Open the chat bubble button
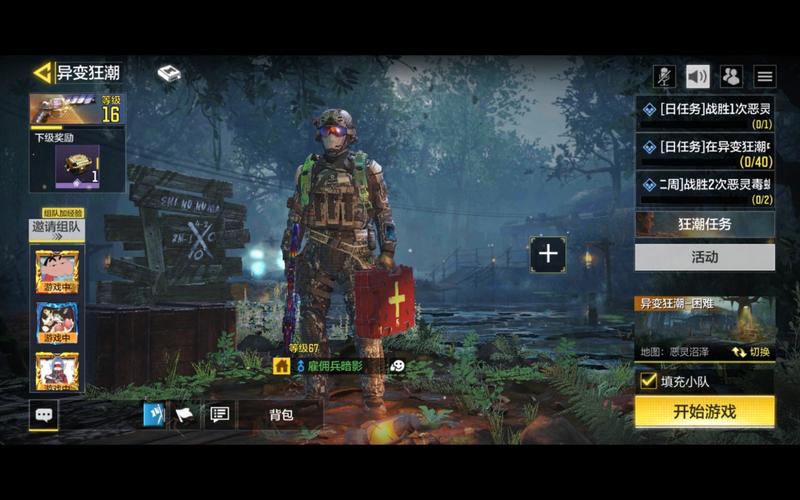The image size is (800, 500). [43, 414]
